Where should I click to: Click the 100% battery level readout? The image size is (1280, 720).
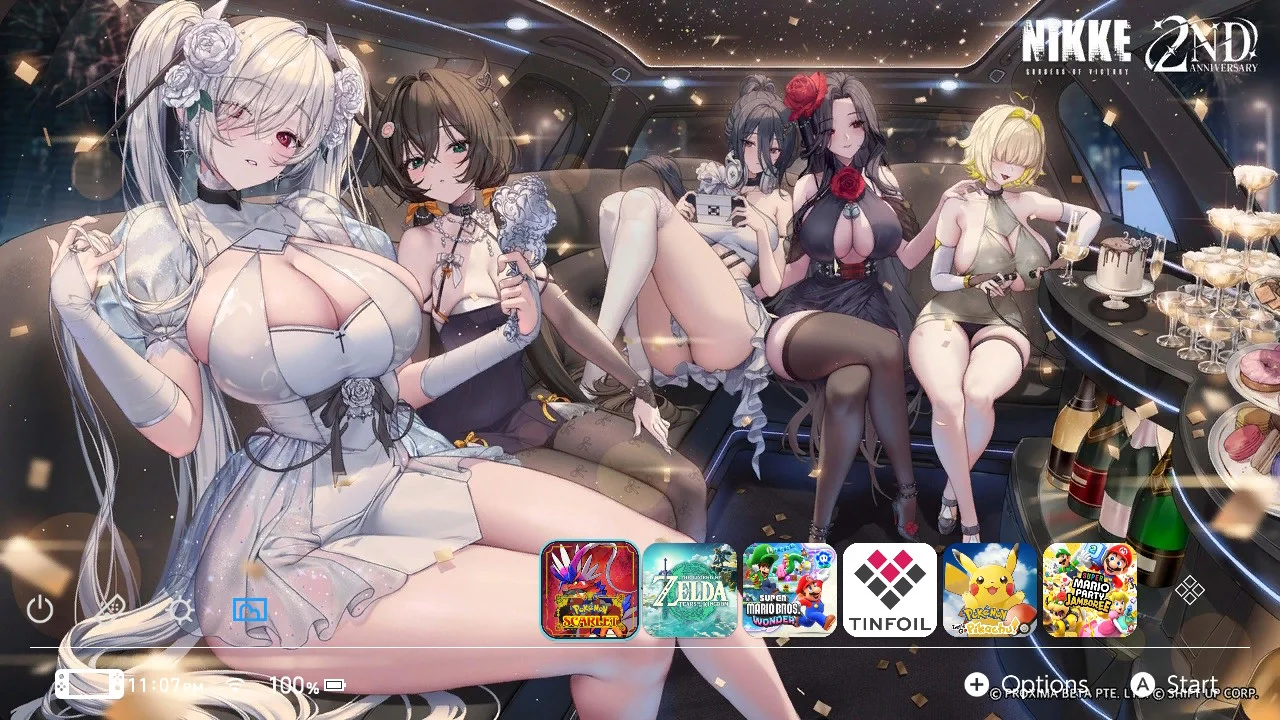click(291, 684)
